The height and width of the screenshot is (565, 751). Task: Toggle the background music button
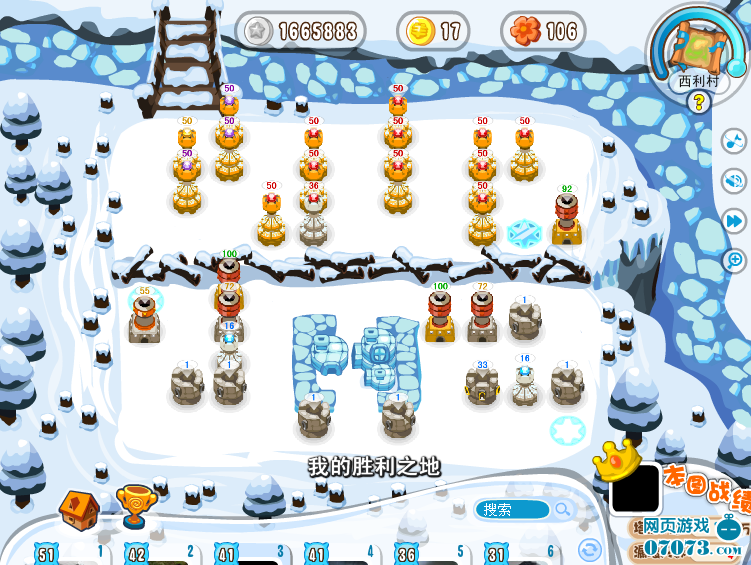[x=734, y=141]
